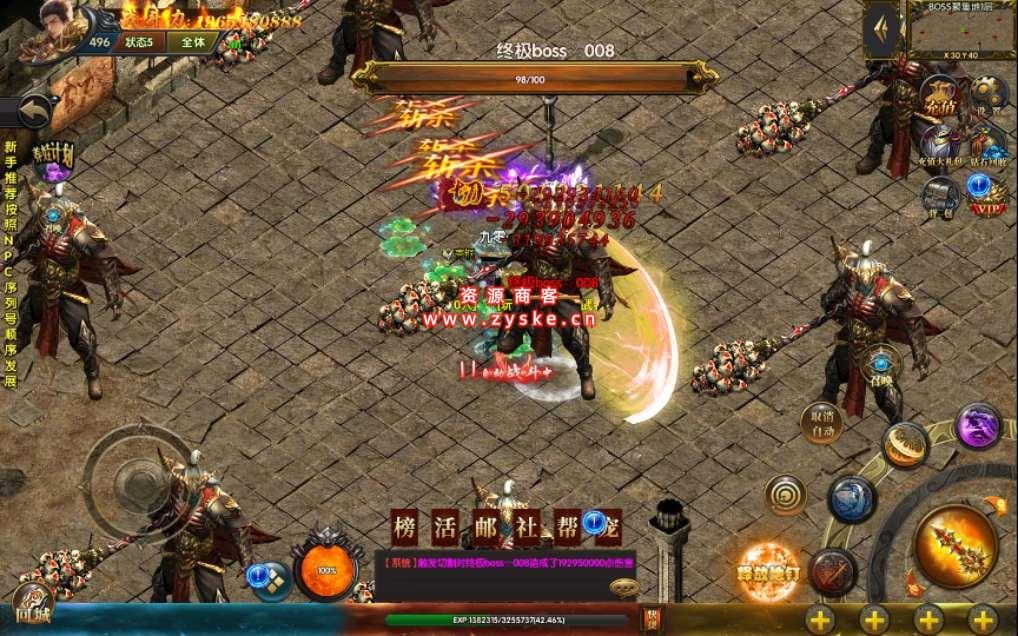Open the 钻石回收 diamond recycle icon
The height and width of the screenshot is (636, 1018).
coord(988,145)
